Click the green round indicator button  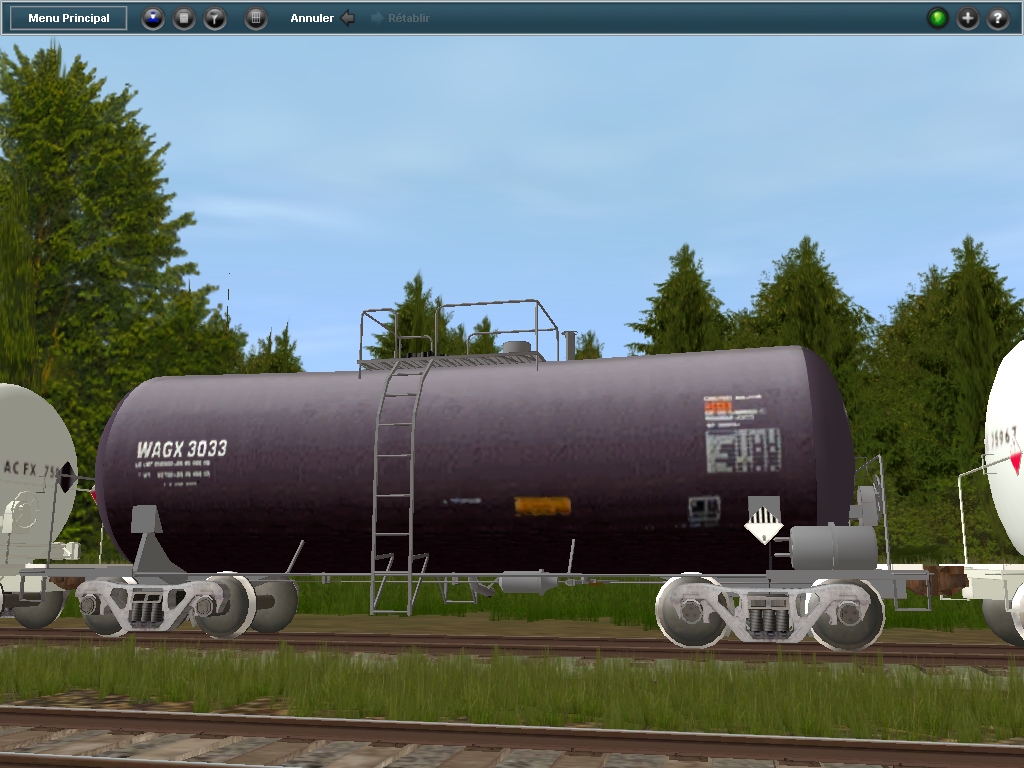937,18
